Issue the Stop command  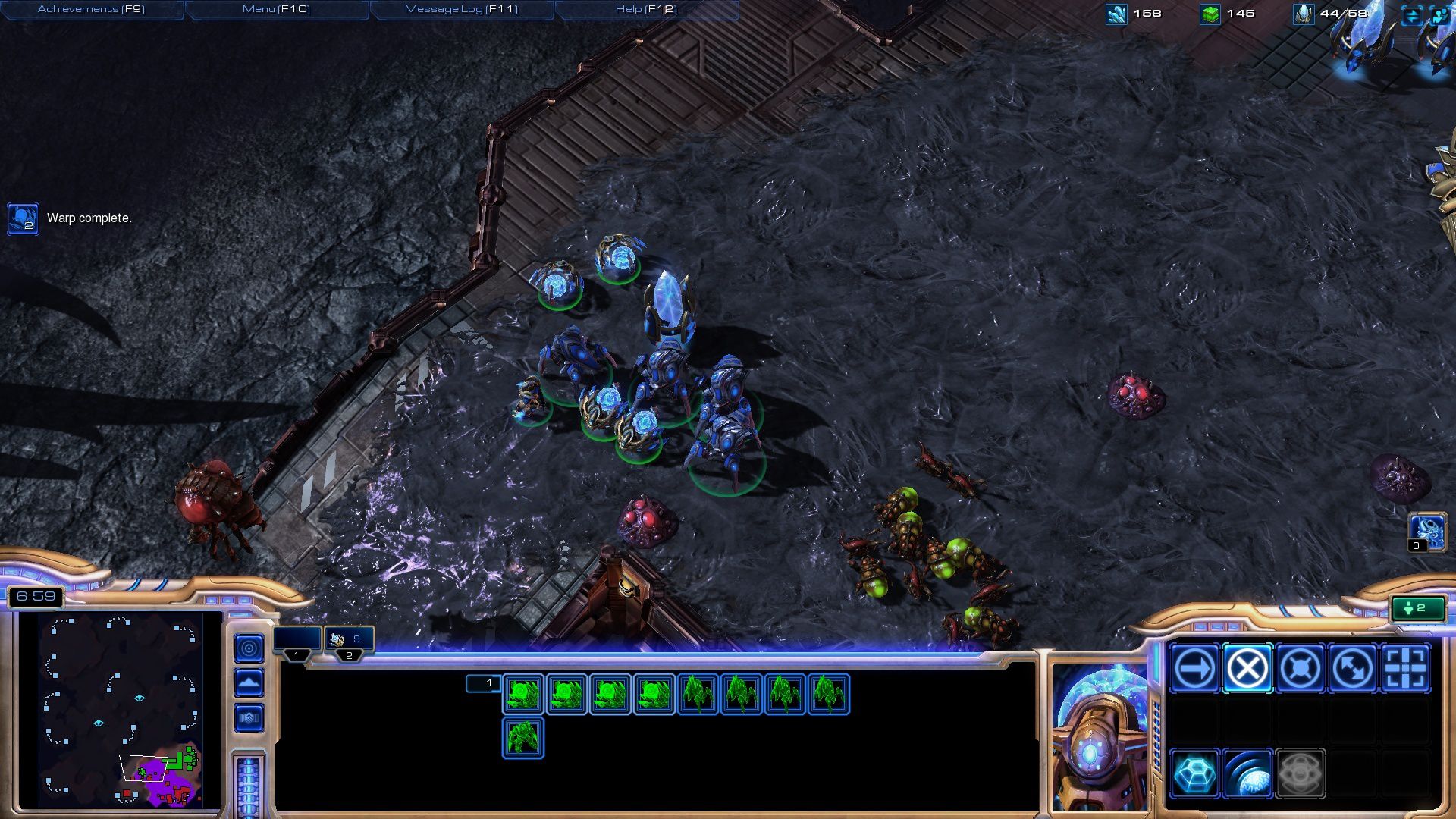point(1247,668)
